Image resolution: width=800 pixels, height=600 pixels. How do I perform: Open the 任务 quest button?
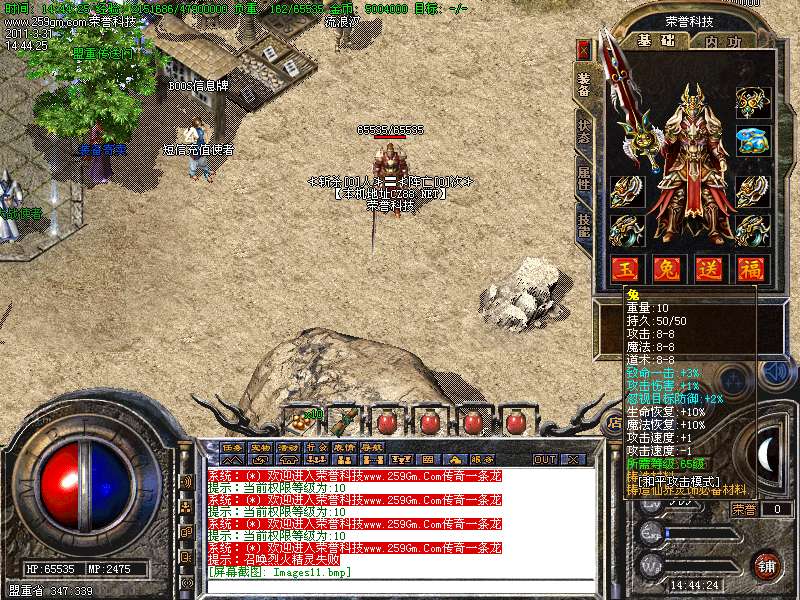[232, 447]
